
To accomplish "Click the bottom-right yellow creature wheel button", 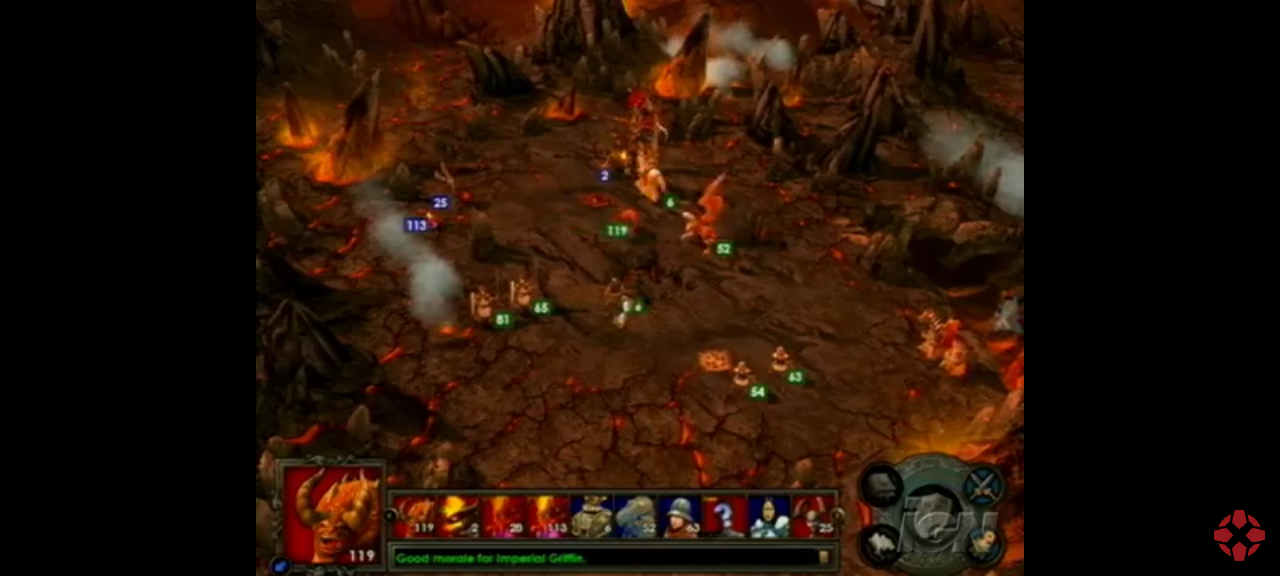I will (x=983, y=543).
